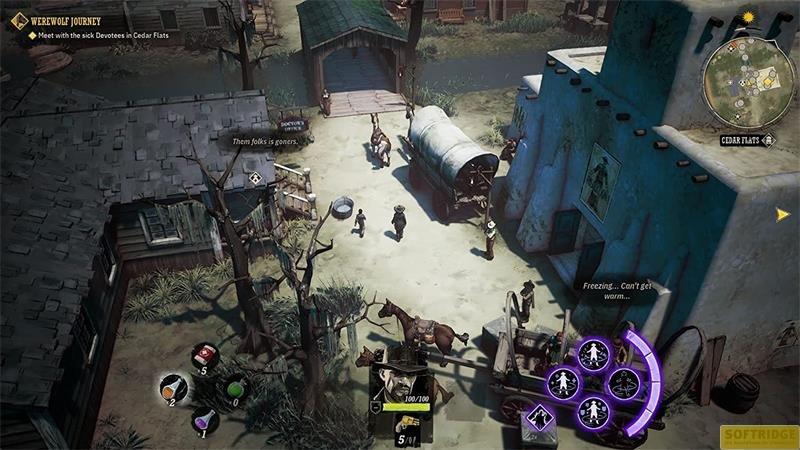This screenshot has width=800, height=450.
Task: Click the Cedar Flats location label
Action: click(741, 141)
